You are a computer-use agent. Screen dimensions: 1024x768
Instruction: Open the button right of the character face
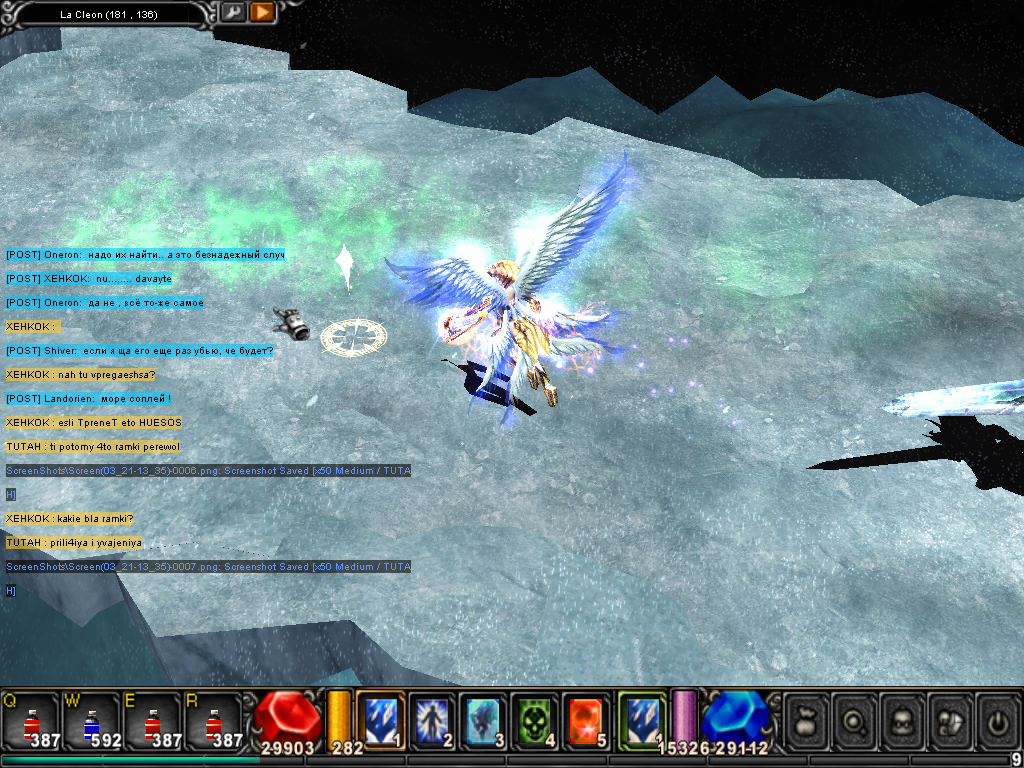coord(952,720)
